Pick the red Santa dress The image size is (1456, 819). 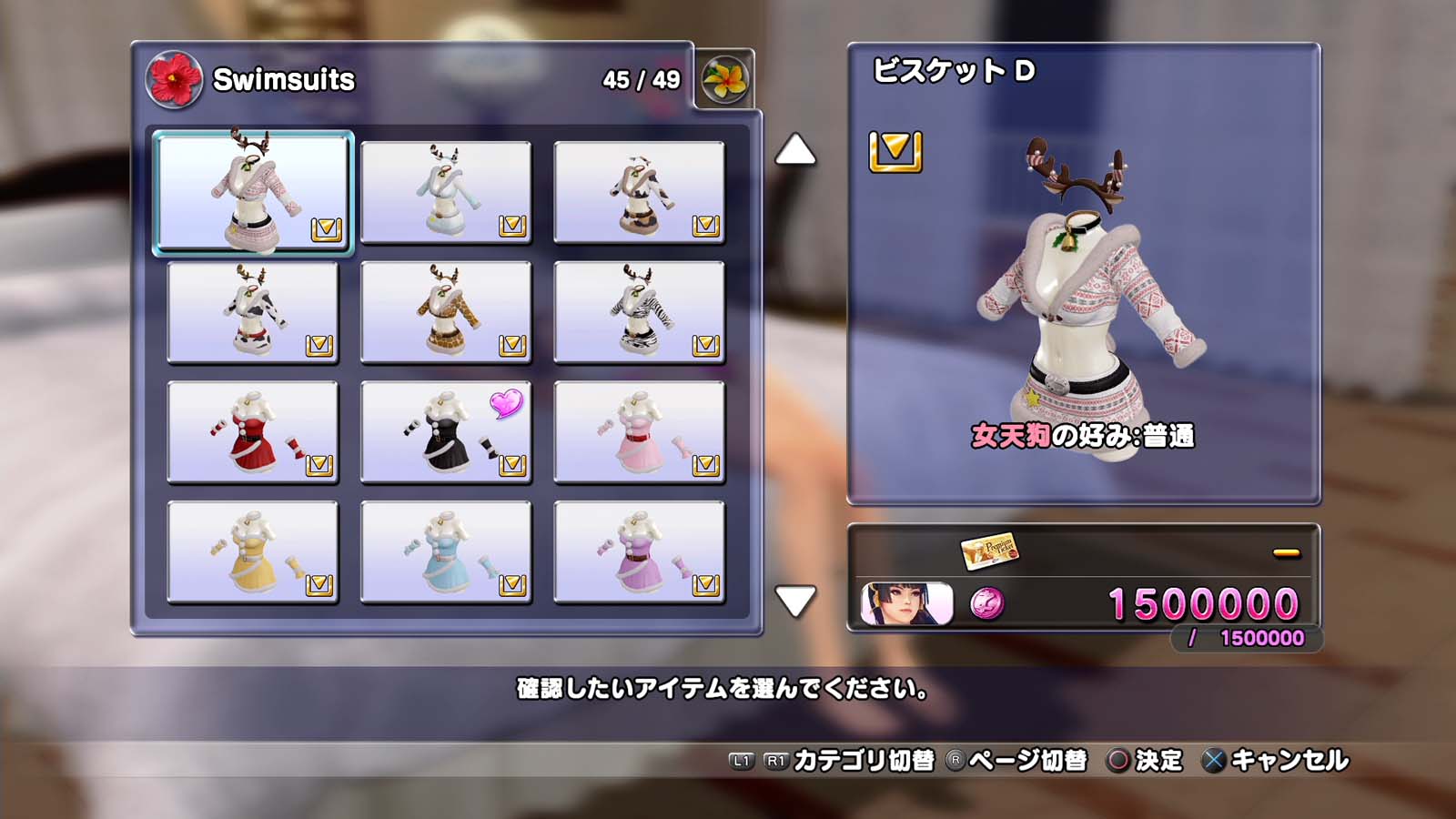[253, 432]
